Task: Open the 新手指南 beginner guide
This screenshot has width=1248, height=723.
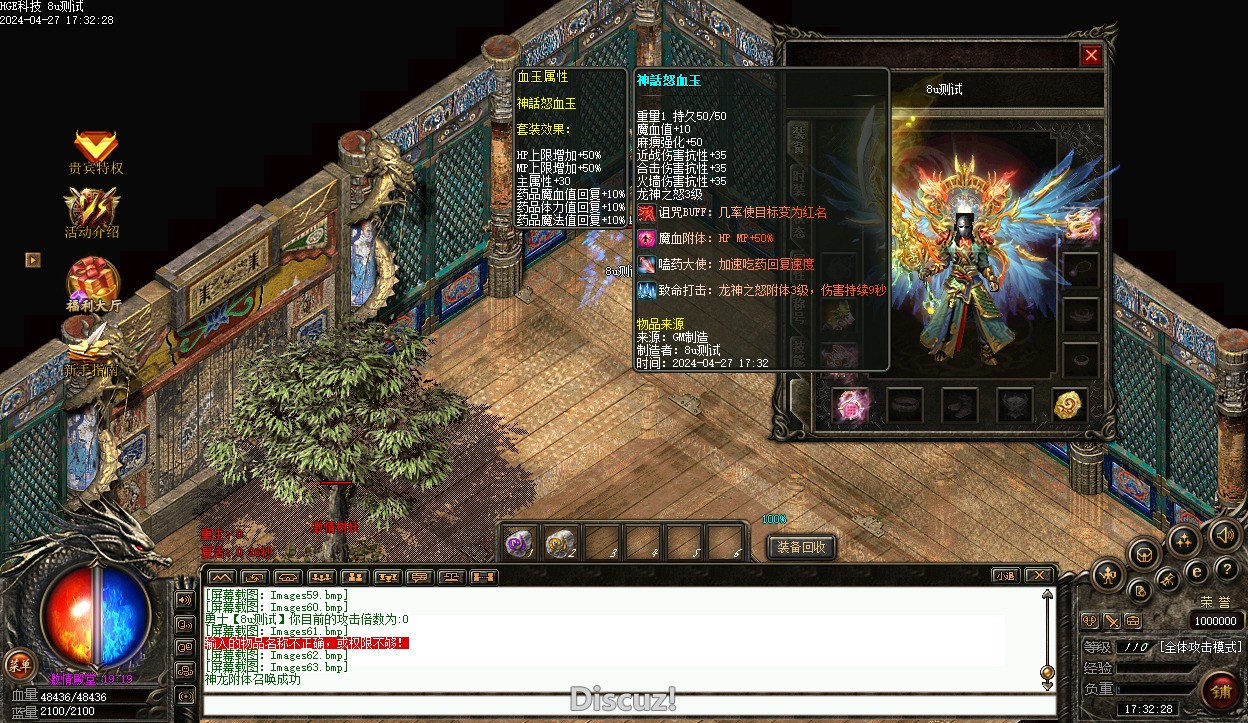Action: pos(92,350)
